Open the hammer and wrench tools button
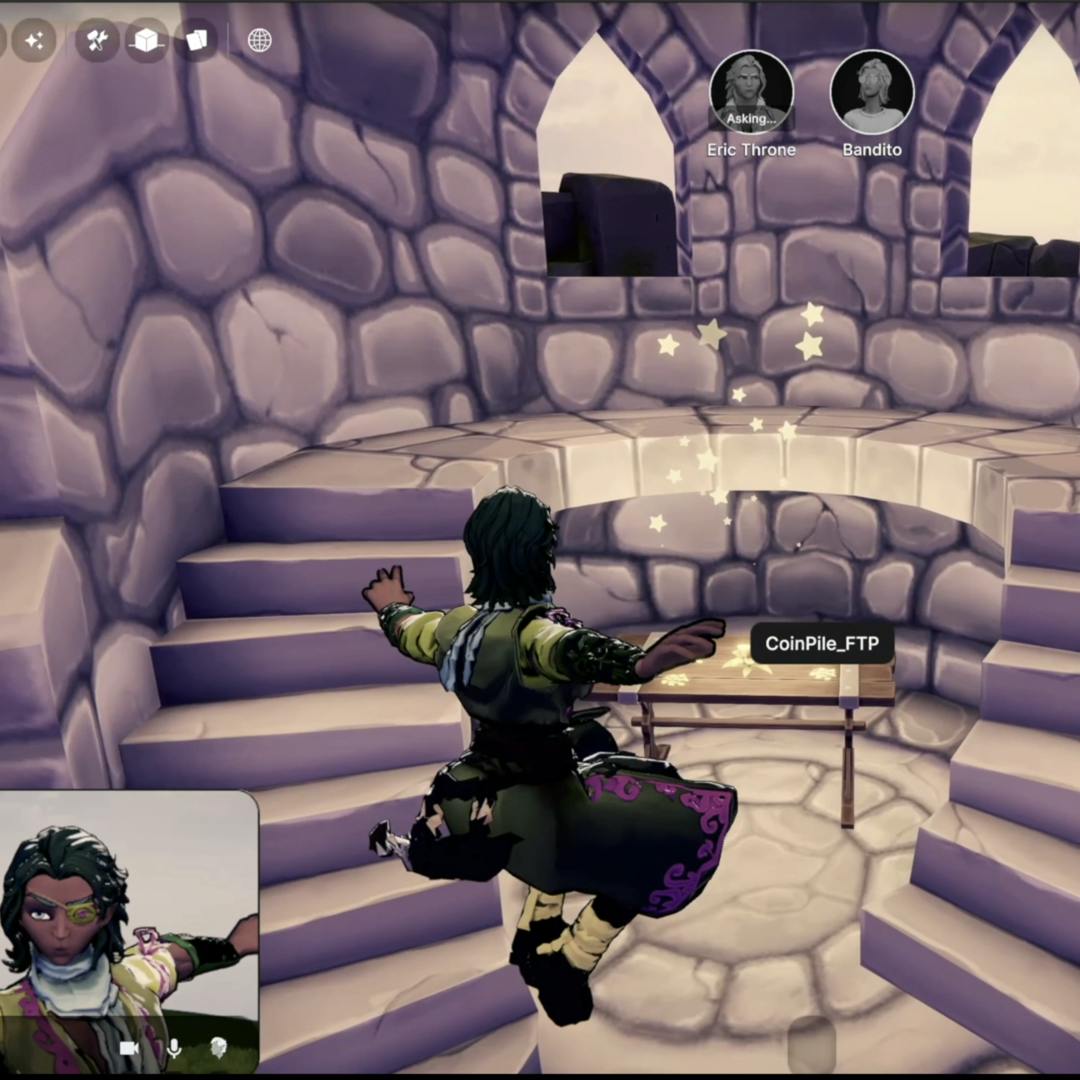 97,41
